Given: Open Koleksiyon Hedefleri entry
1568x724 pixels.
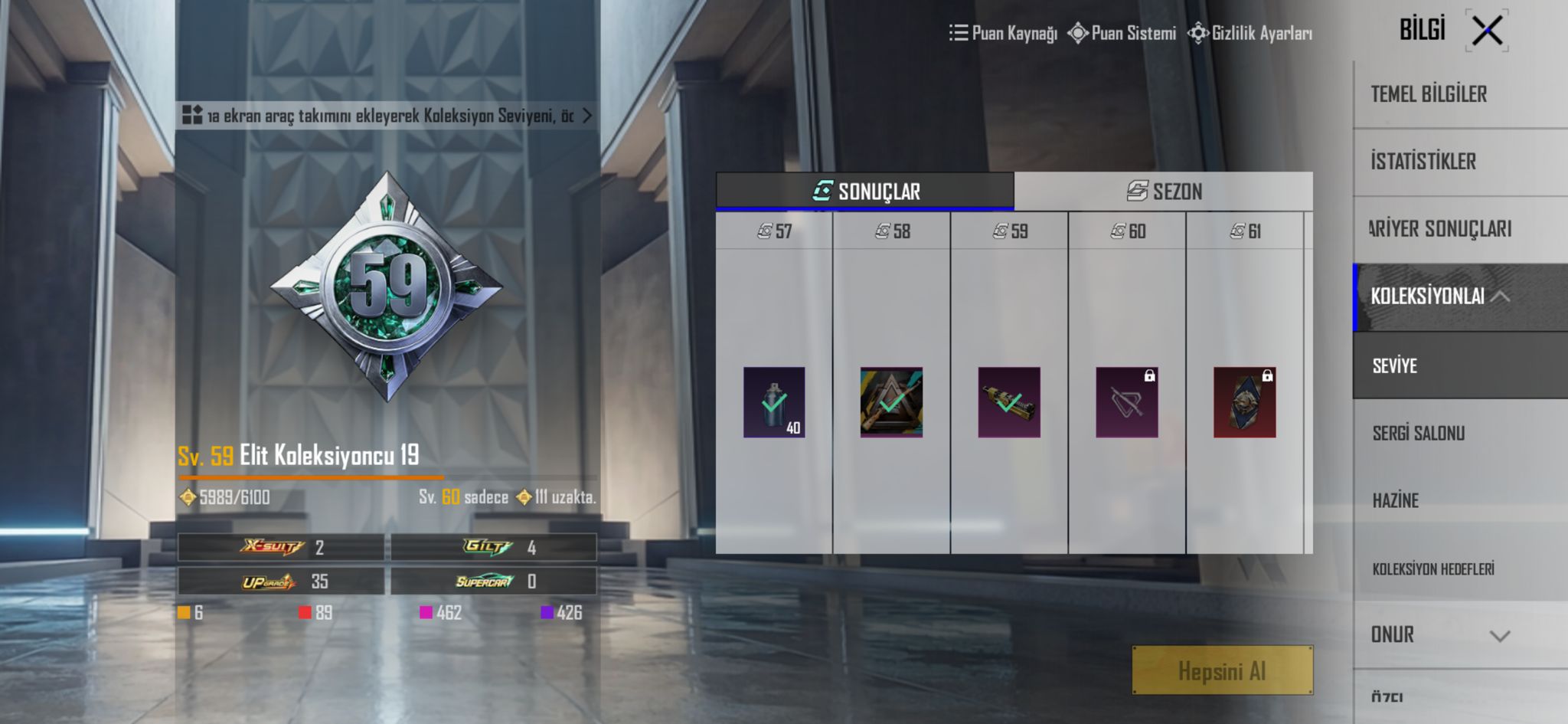Looking at the screenshot, I should 1432,569.
